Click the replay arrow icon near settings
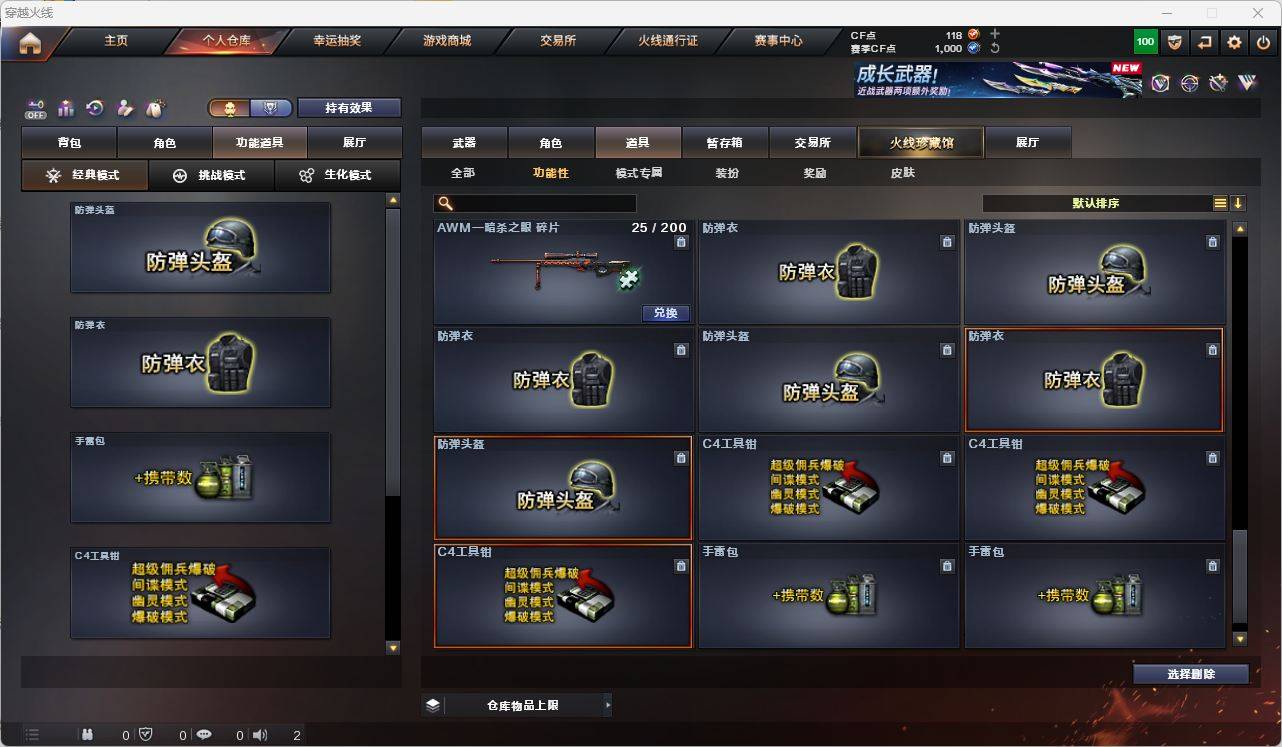Image resolution: width=1282 pixels, height=747 pixels. click(x=1204, y=41)
